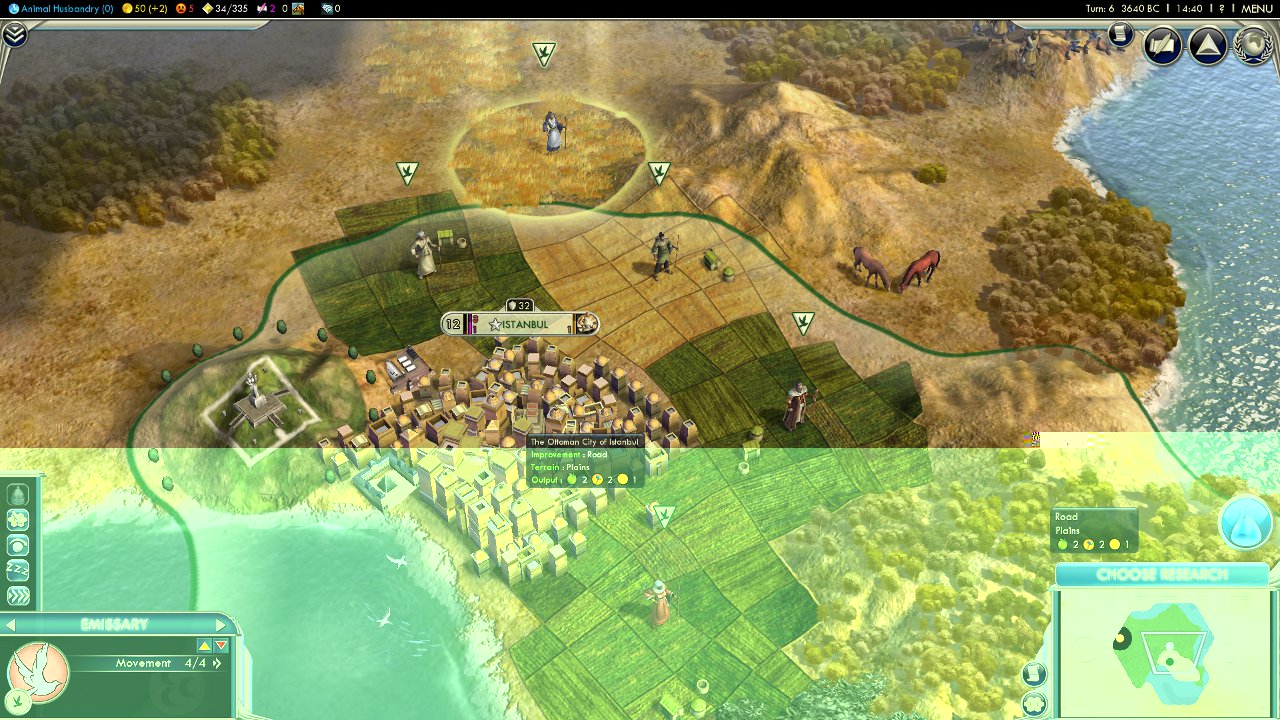Screen dimensions: 1280x720
Task: Open the game MENU
Action: coord(1256,8)
